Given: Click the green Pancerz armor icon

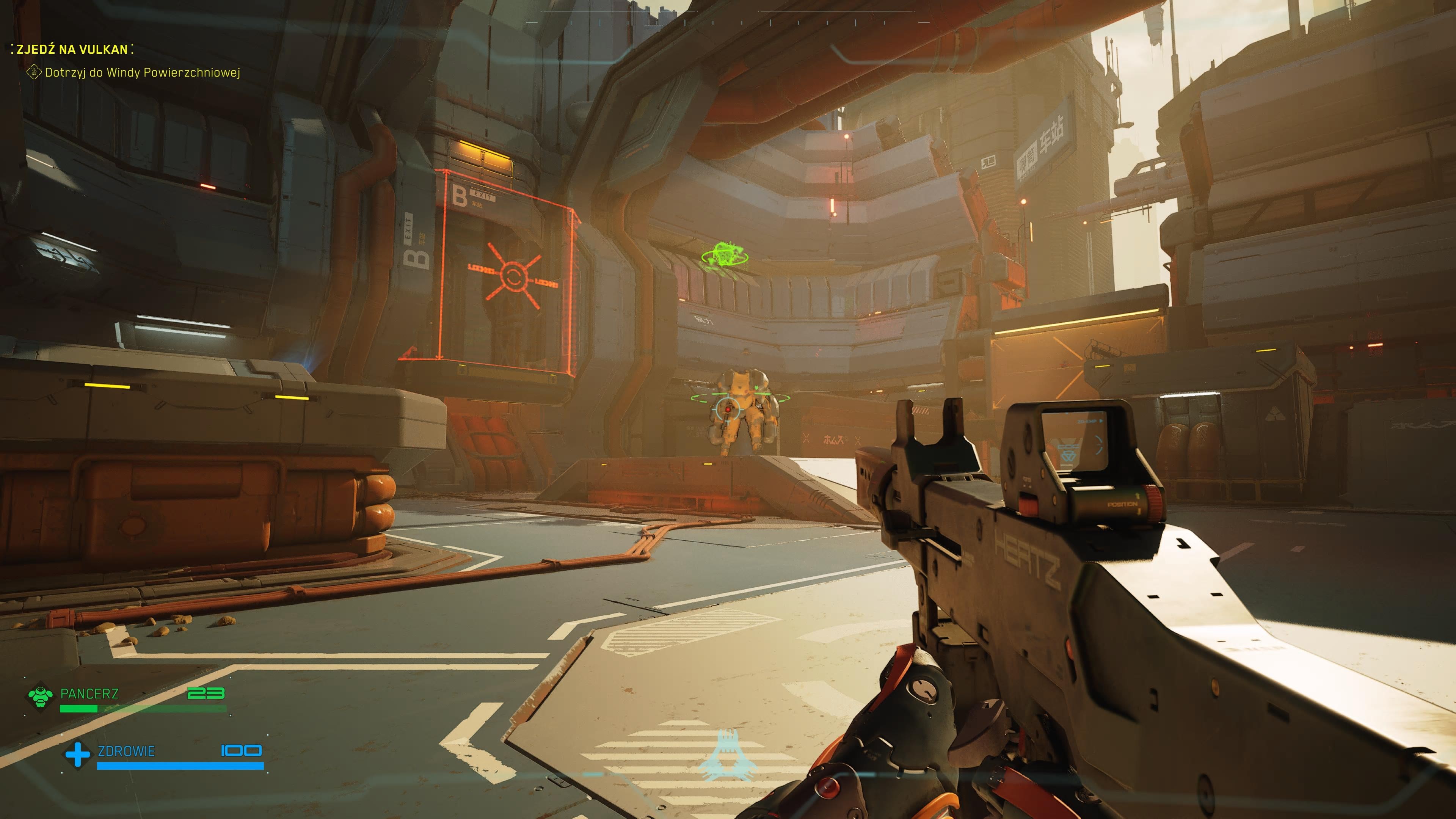Looking at the screenshot, I should (40, 697).
